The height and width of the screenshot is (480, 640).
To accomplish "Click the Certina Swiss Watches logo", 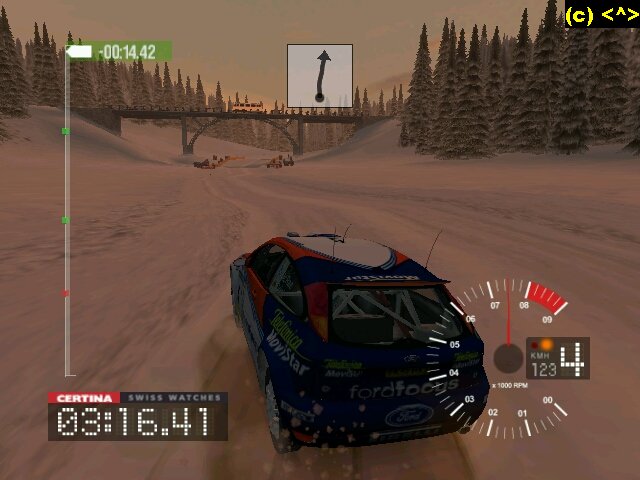I will pos(137,398).
